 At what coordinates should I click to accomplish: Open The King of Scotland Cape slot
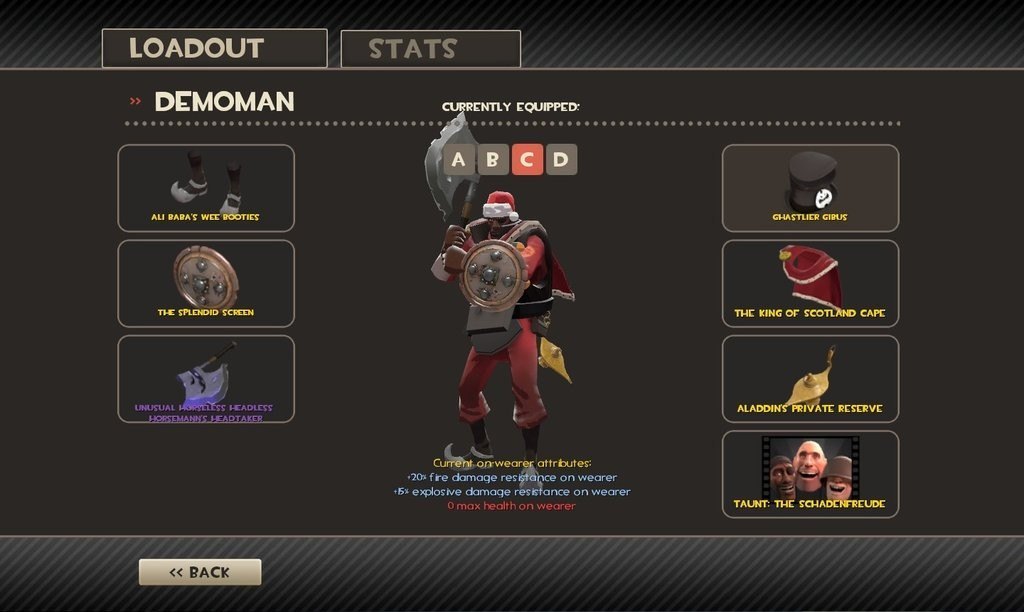point(810,283)
